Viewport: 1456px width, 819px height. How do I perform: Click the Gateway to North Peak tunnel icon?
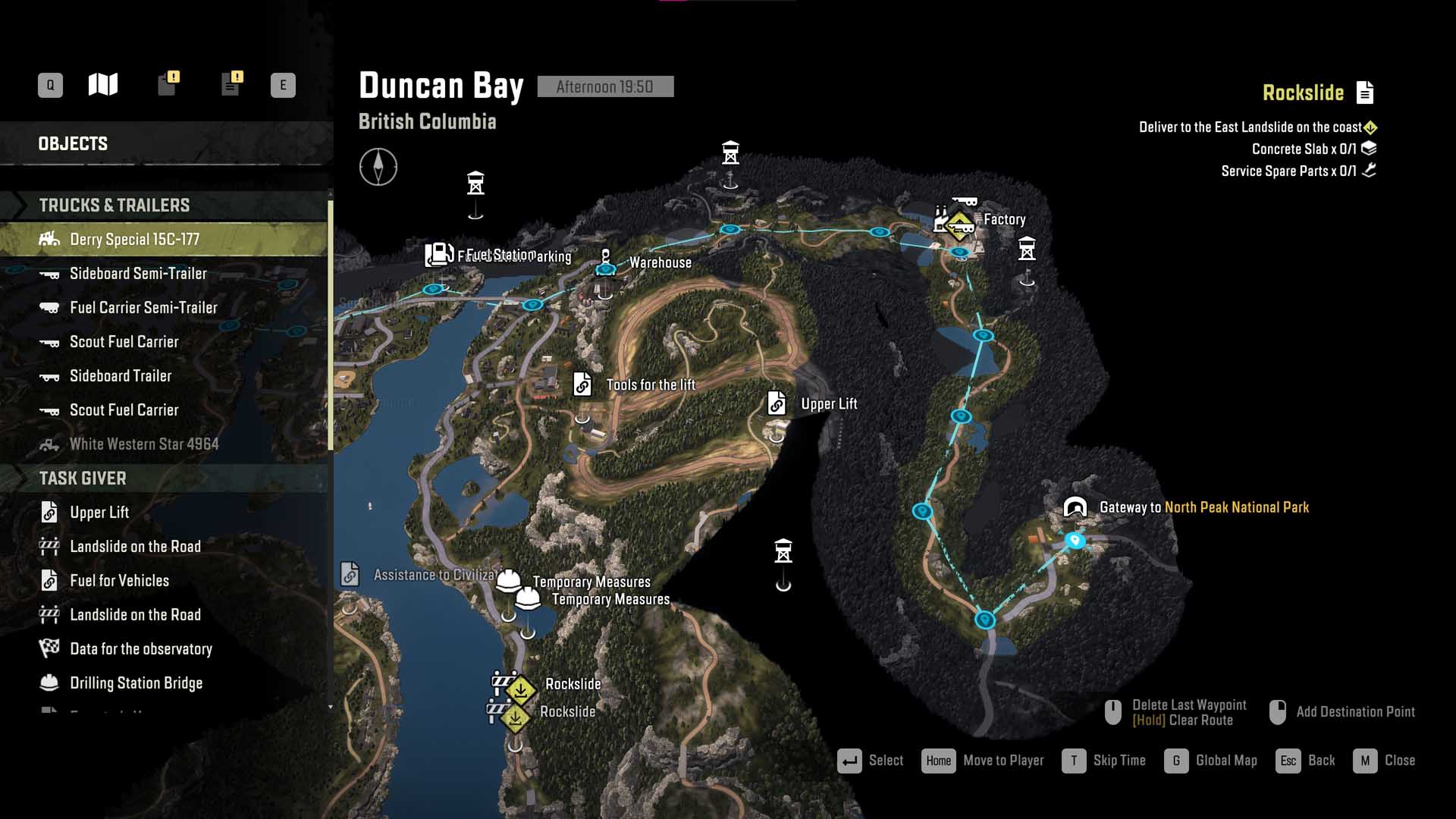coord(1075,507)
